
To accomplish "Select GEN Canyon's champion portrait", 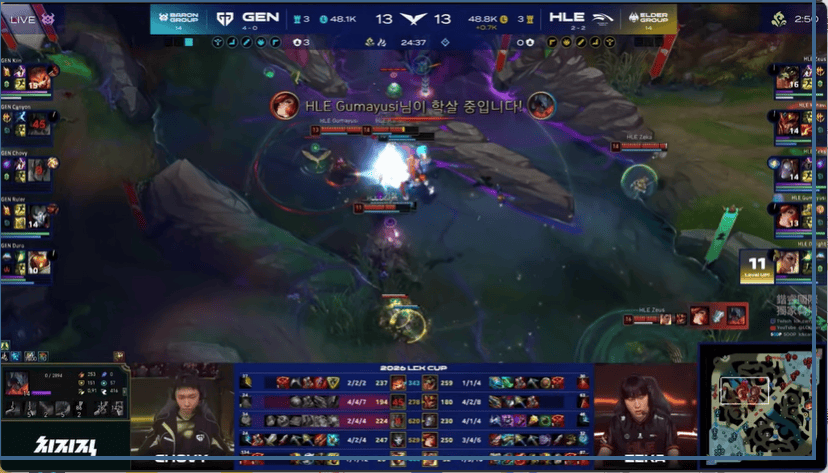I will [40, 123].
